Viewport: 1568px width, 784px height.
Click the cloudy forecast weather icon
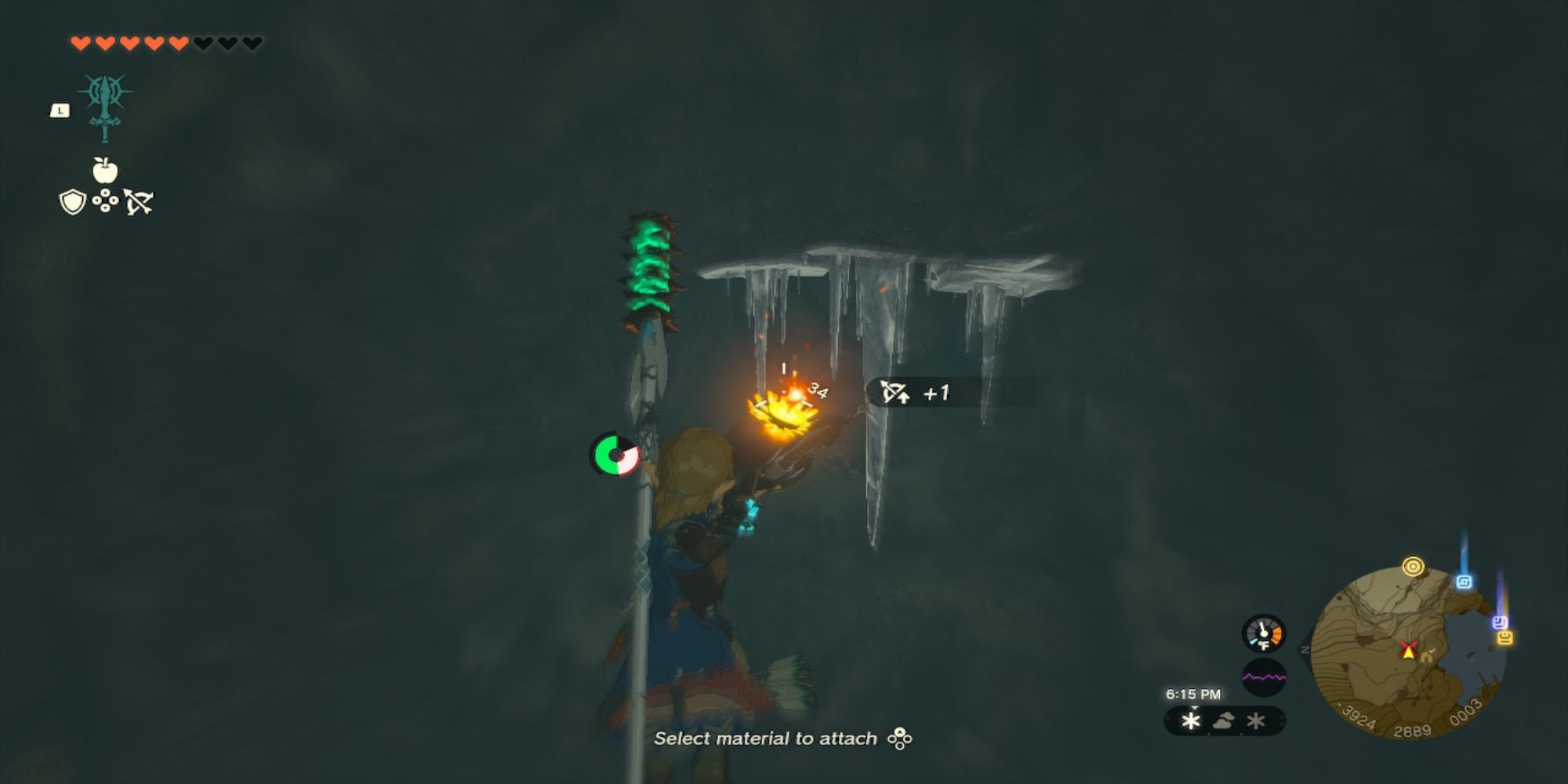[x=1223, y=721]
